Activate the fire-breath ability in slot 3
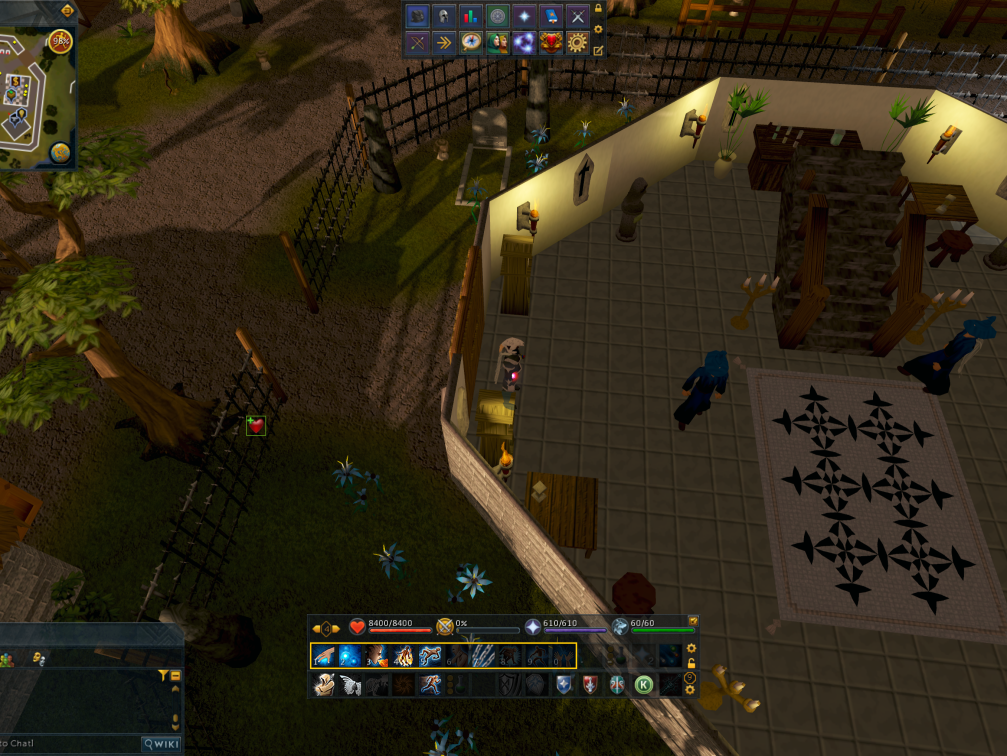This screenshot has height=756, width=1007. (x=377, y=656)
